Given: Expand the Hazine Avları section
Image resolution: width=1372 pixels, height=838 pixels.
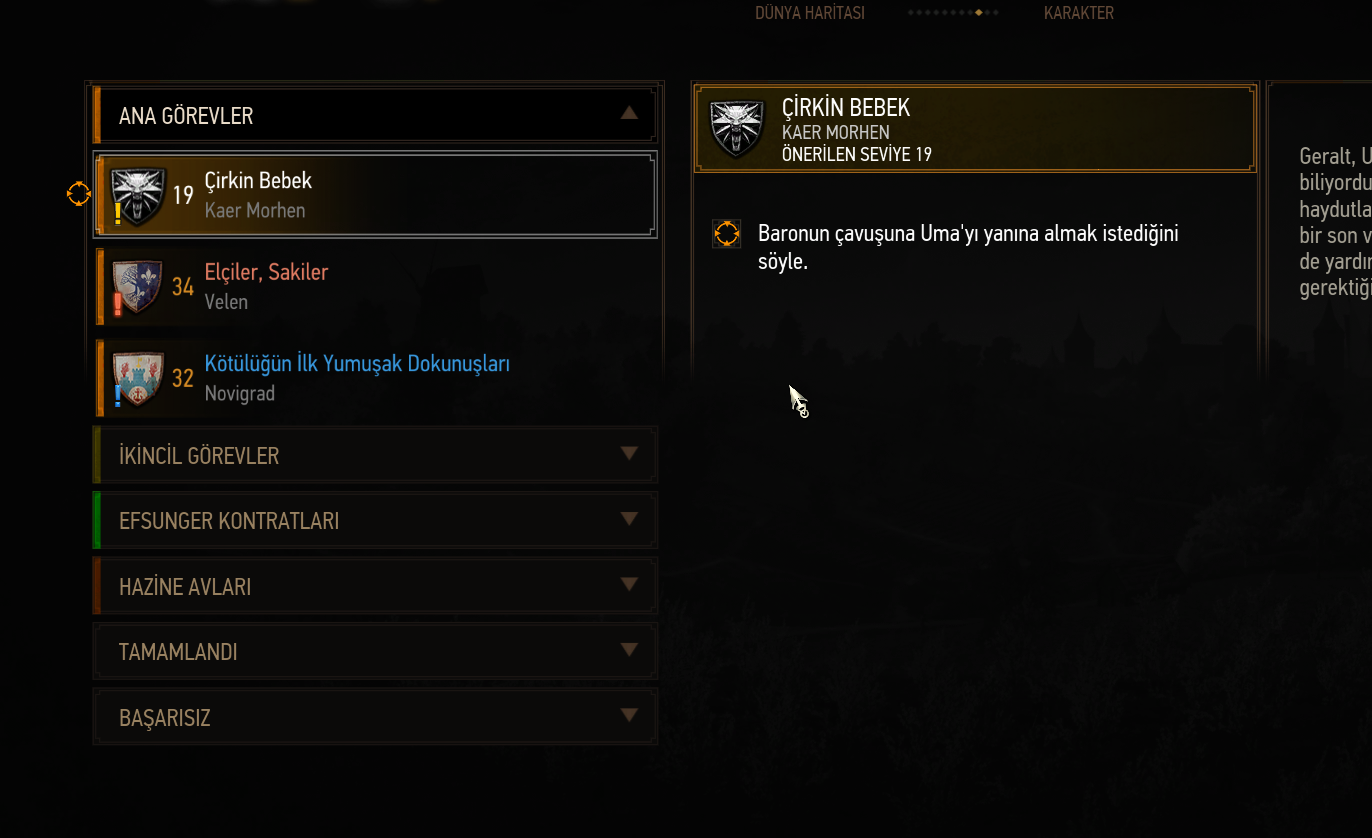Looking at the screenshot, I should tap(375, 587).
